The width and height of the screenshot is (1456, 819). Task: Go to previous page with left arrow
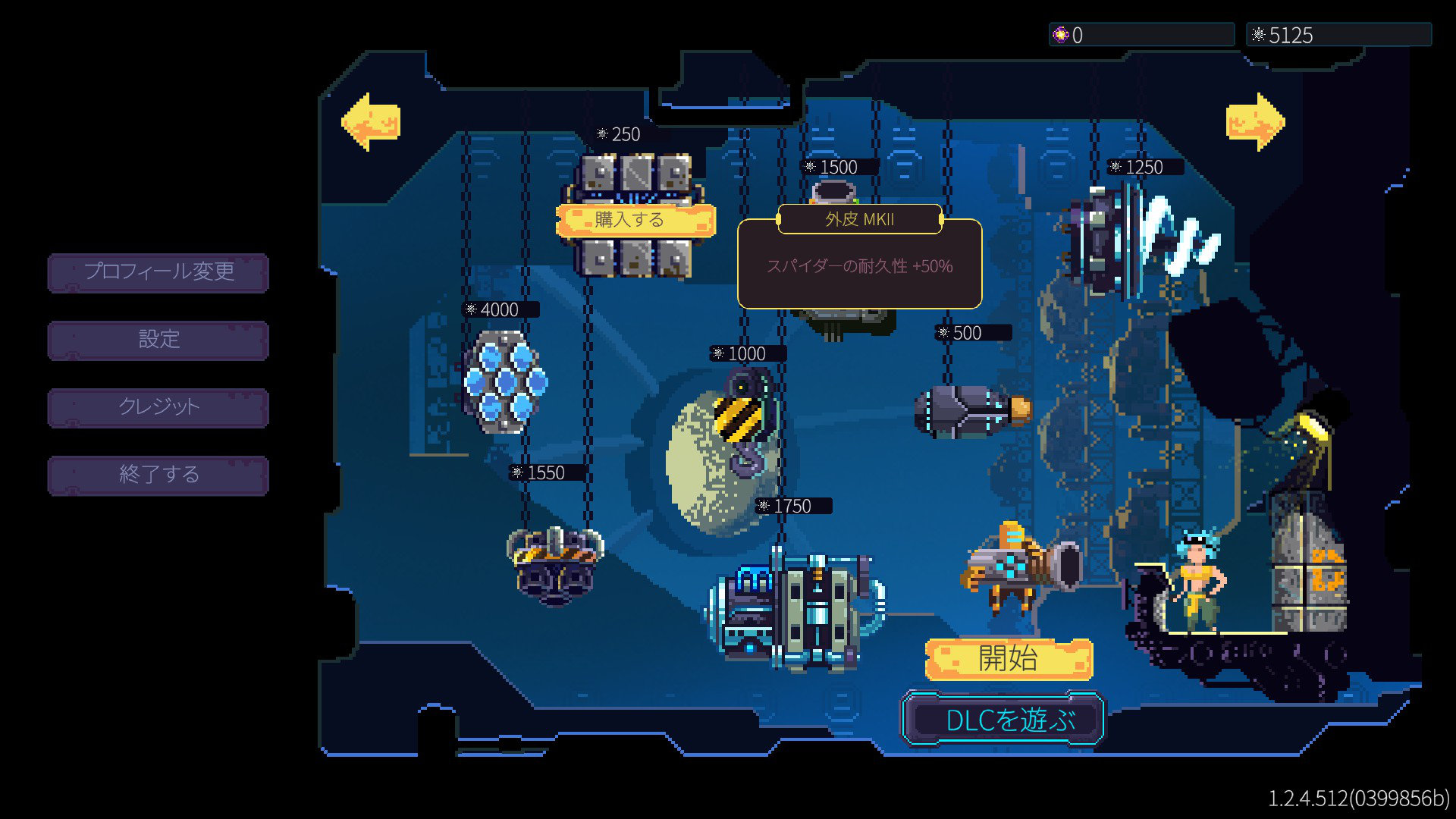371,121
